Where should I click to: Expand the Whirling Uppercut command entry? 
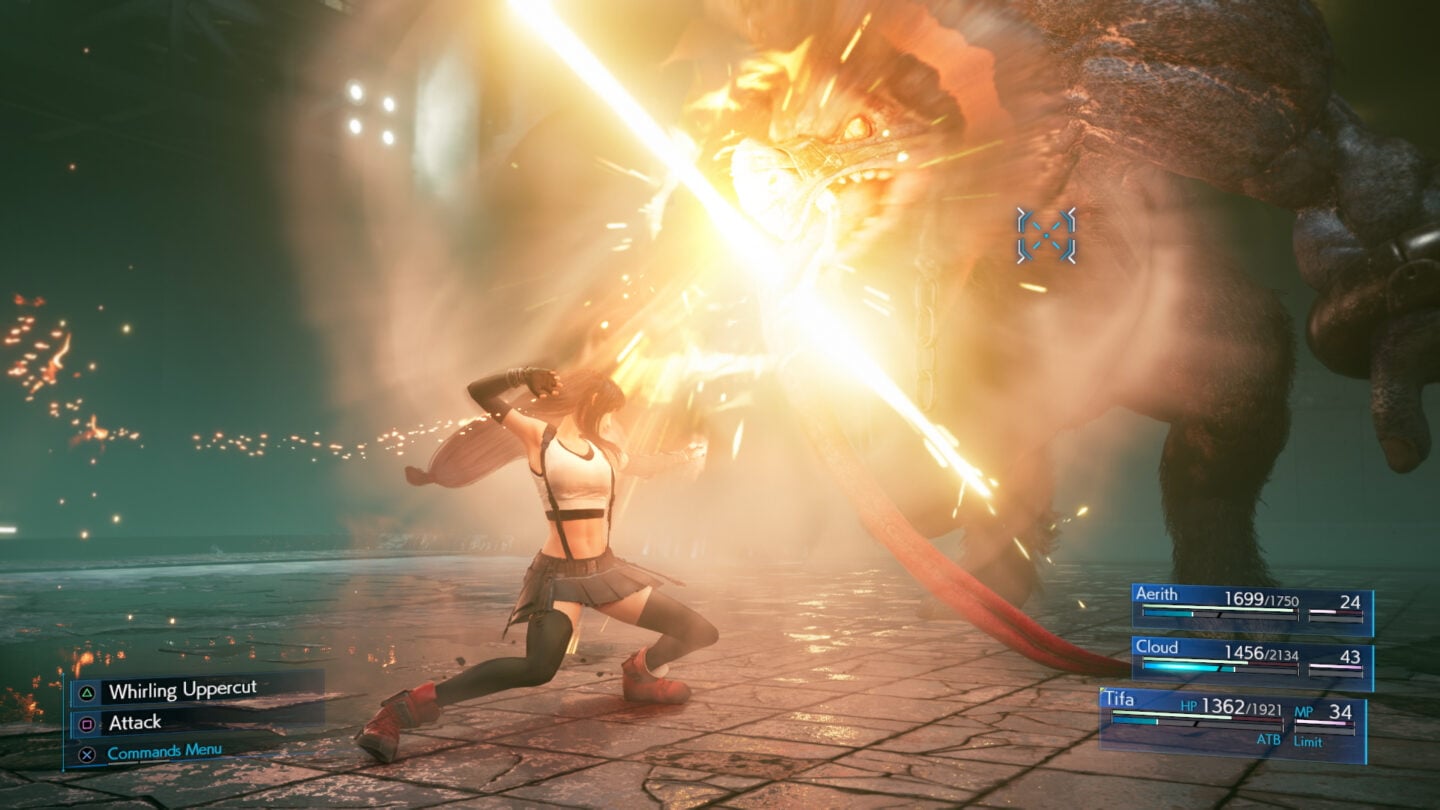pos(183,689)
